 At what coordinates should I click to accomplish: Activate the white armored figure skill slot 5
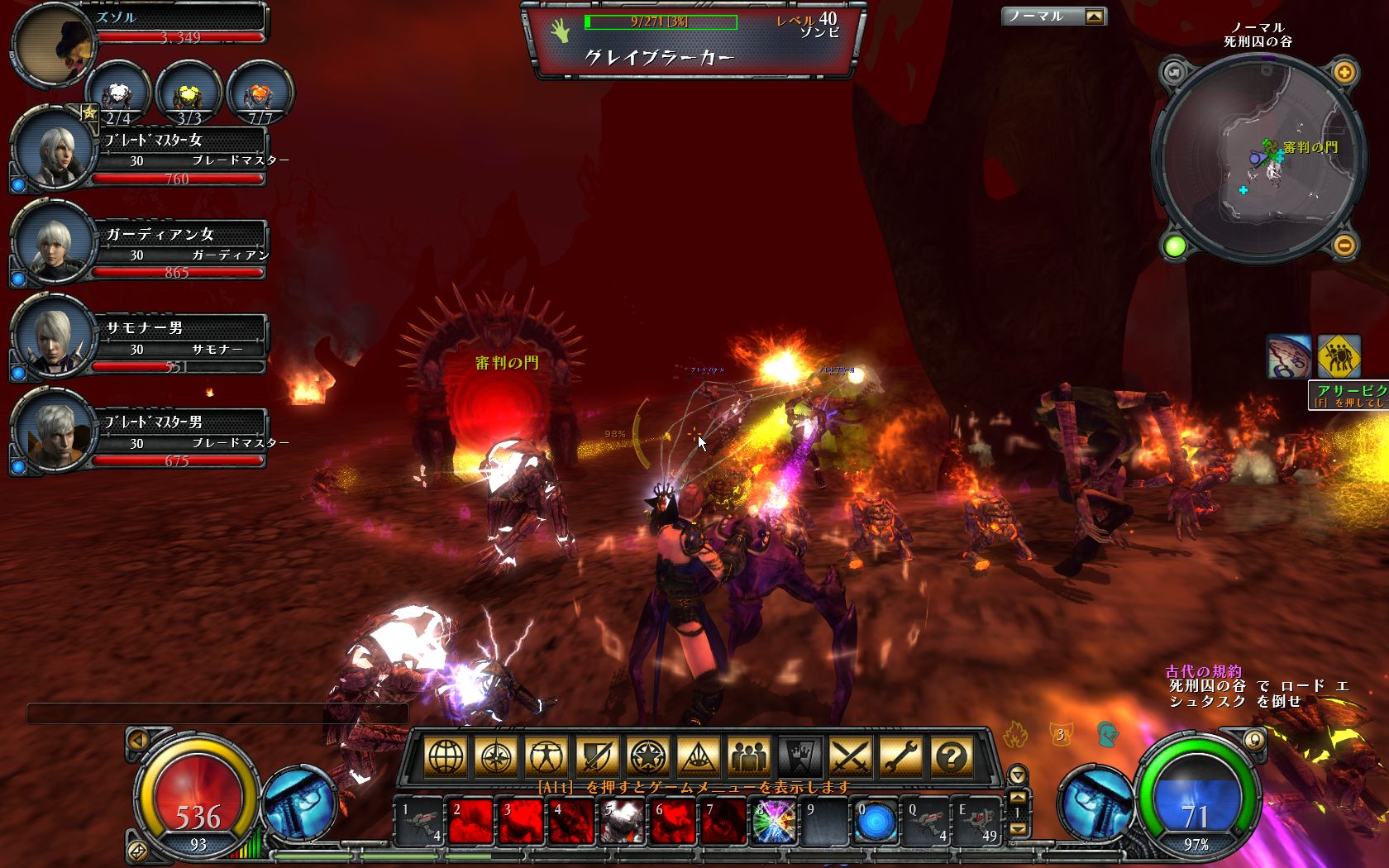point(622,822)
